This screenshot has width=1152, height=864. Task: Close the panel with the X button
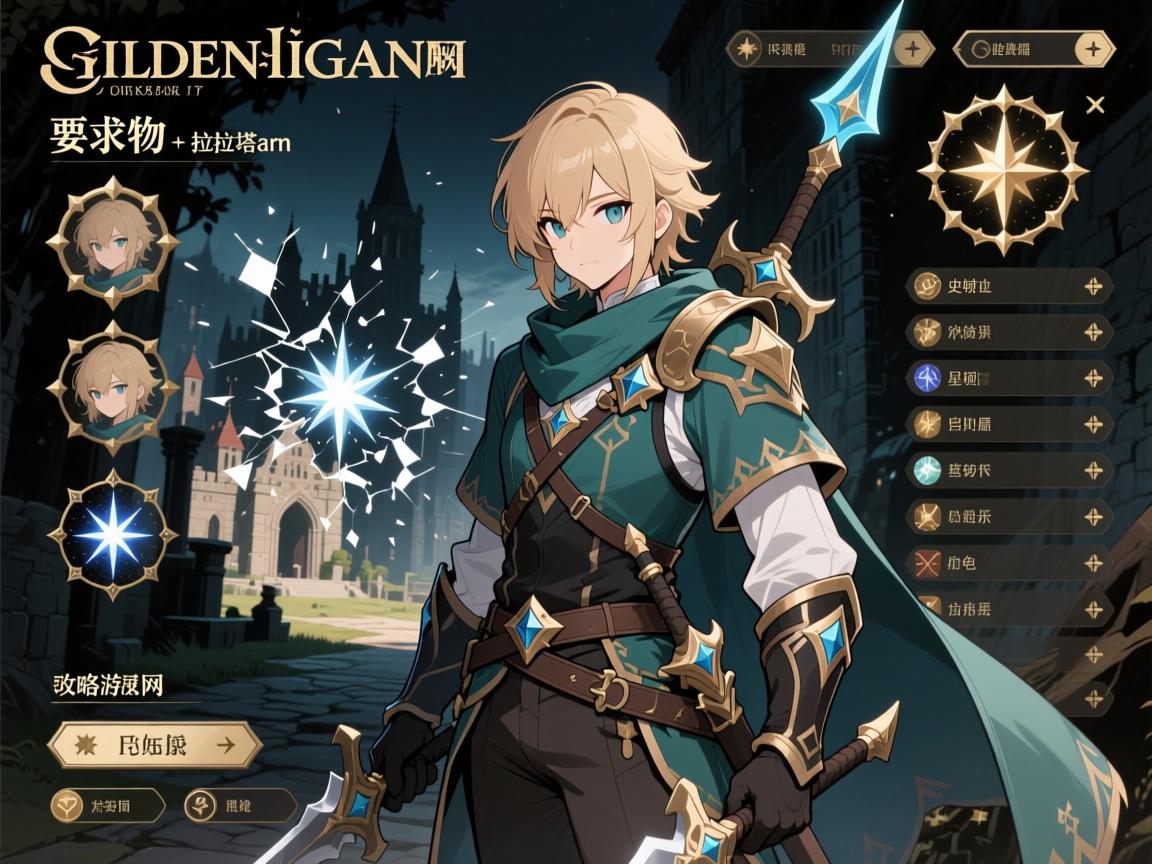click(1095, 105)
